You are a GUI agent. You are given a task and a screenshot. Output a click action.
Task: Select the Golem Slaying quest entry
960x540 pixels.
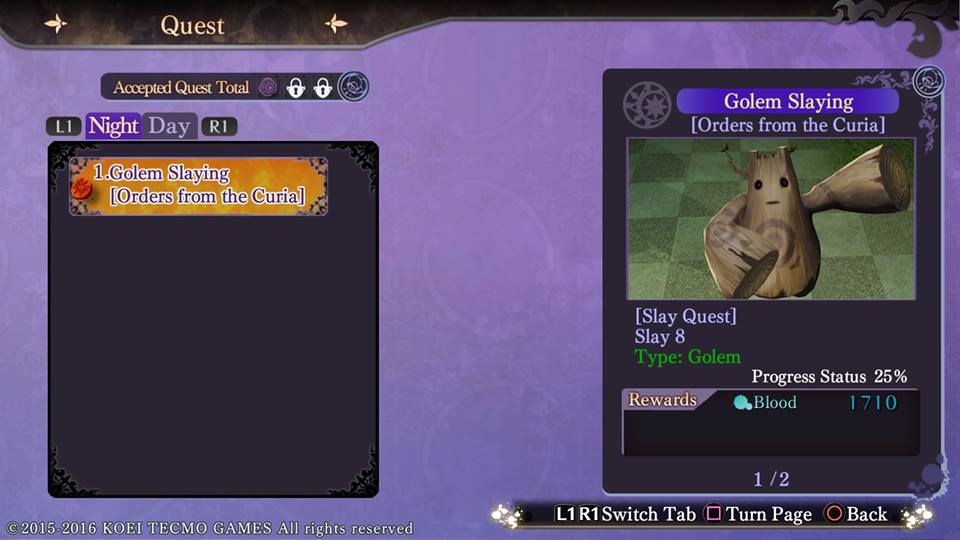click(198, 185)
